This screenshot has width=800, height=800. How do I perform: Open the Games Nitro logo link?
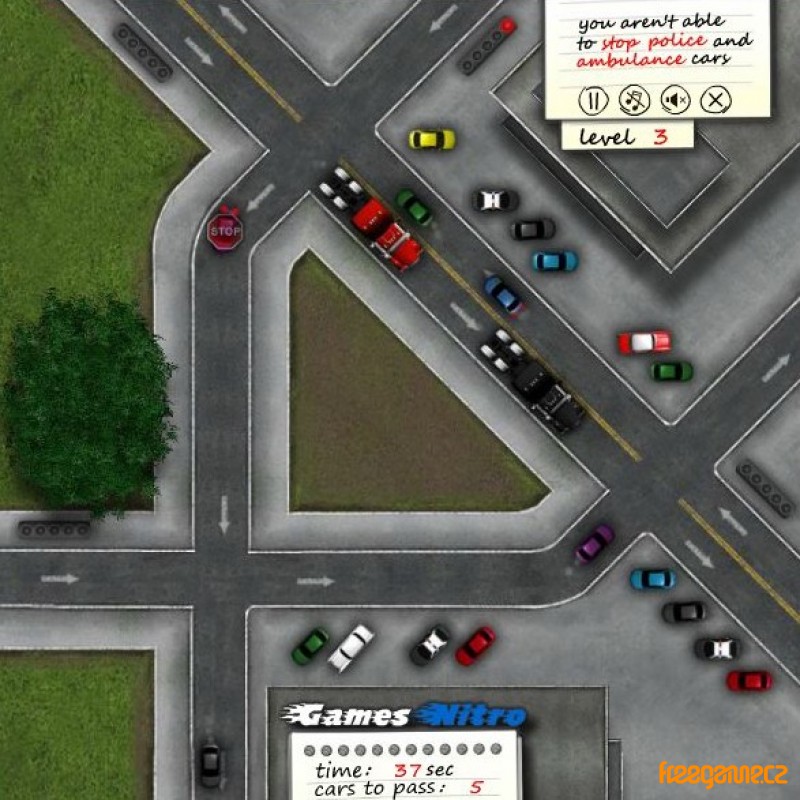(403, 715)
